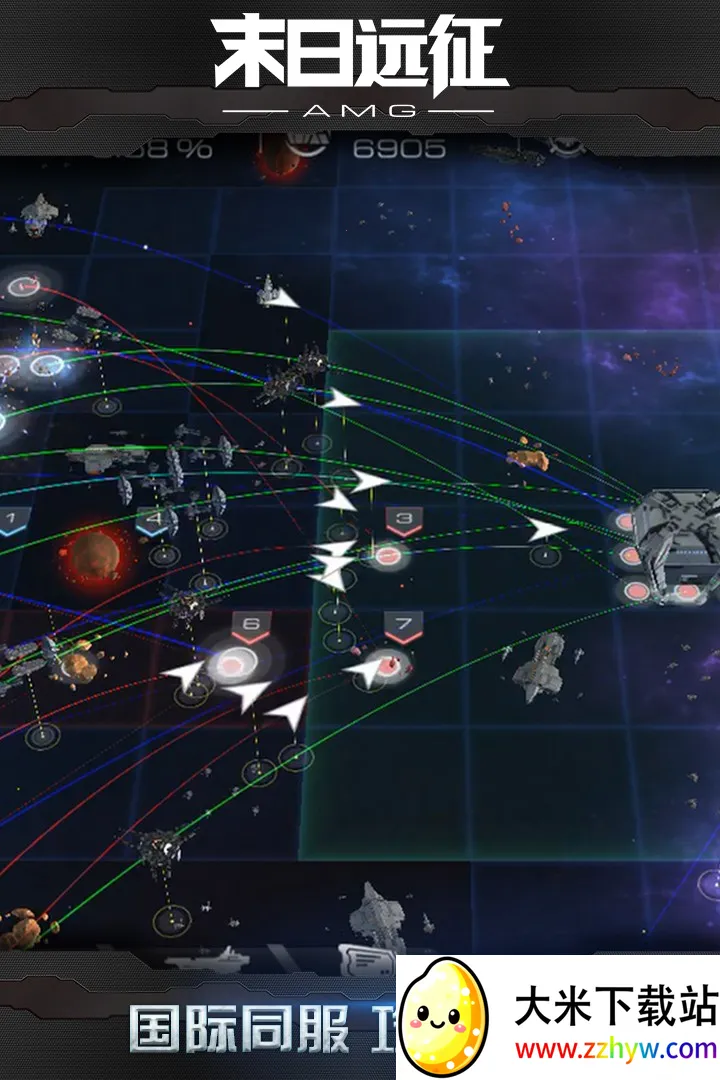This screenshot has height=1080, width=720.
Task: Select the red enemy marker numbered 6
Action: pos(251,628)
